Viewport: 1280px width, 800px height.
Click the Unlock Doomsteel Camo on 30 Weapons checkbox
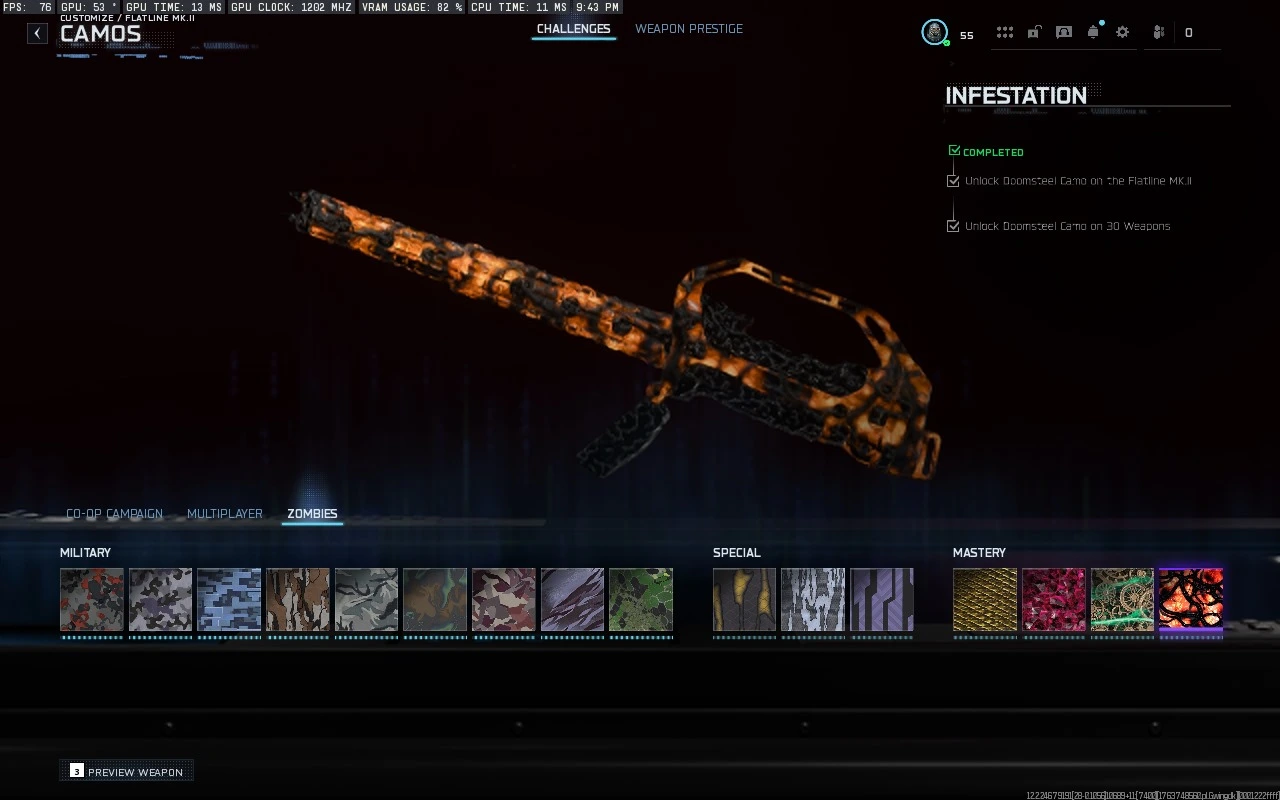tap(953, 225)
